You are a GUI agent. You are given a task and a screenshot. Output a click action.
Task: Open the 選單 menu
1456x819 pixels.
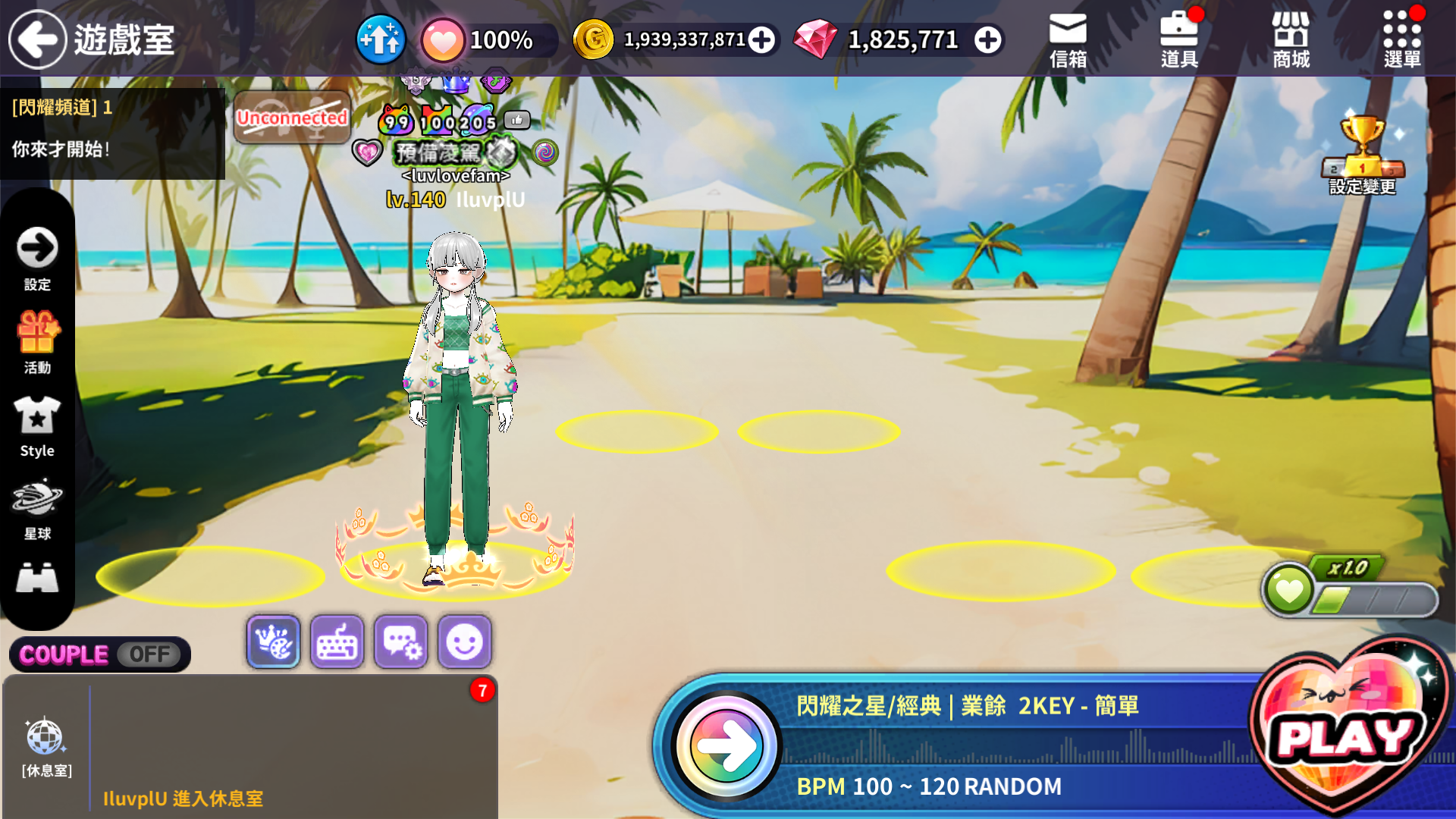[x=1402, y=41]
